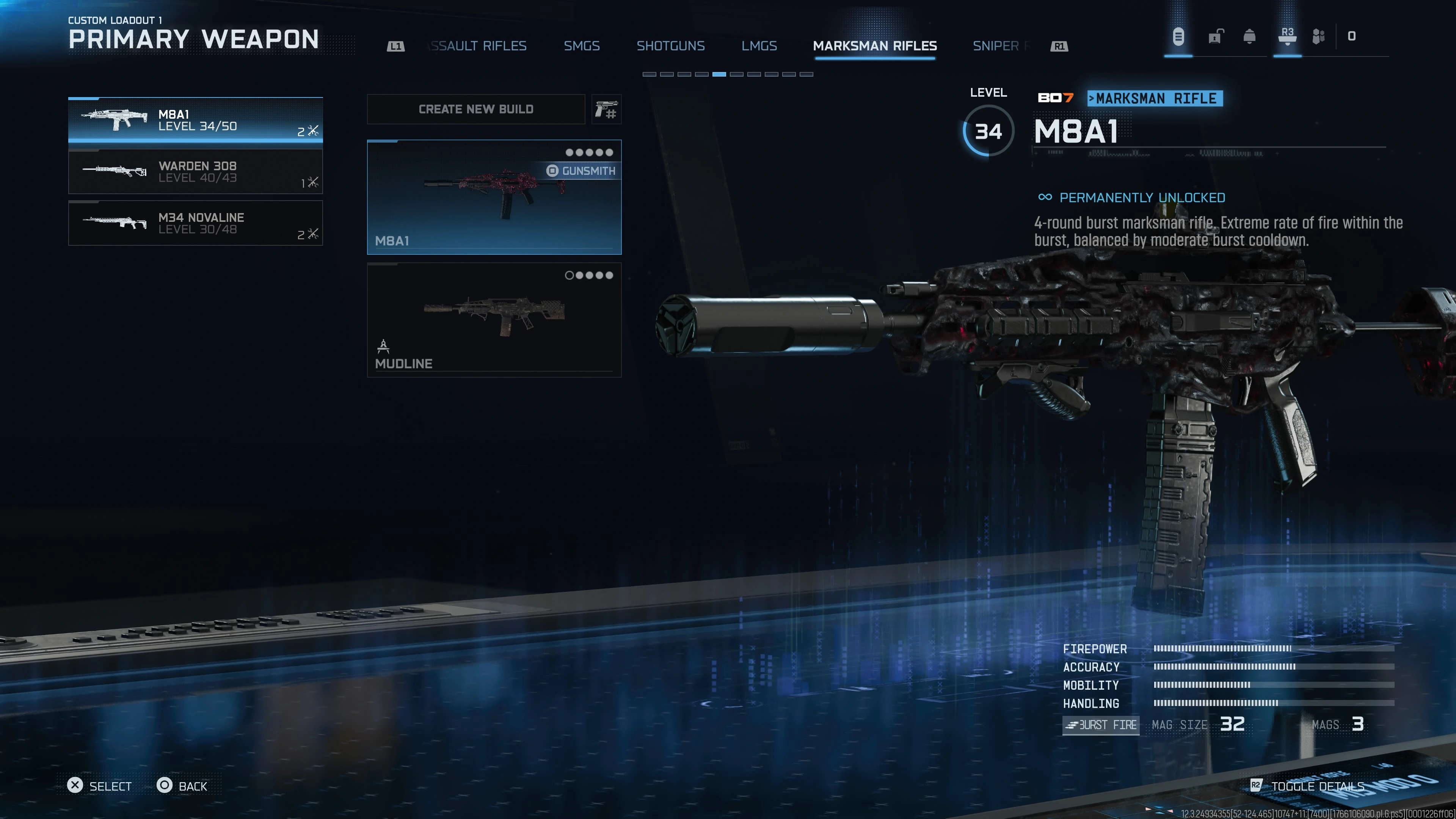Screen dimensions: 1456x819
Task: Open the Gunsmith for the M8A1
Action: tap(581, 171)
